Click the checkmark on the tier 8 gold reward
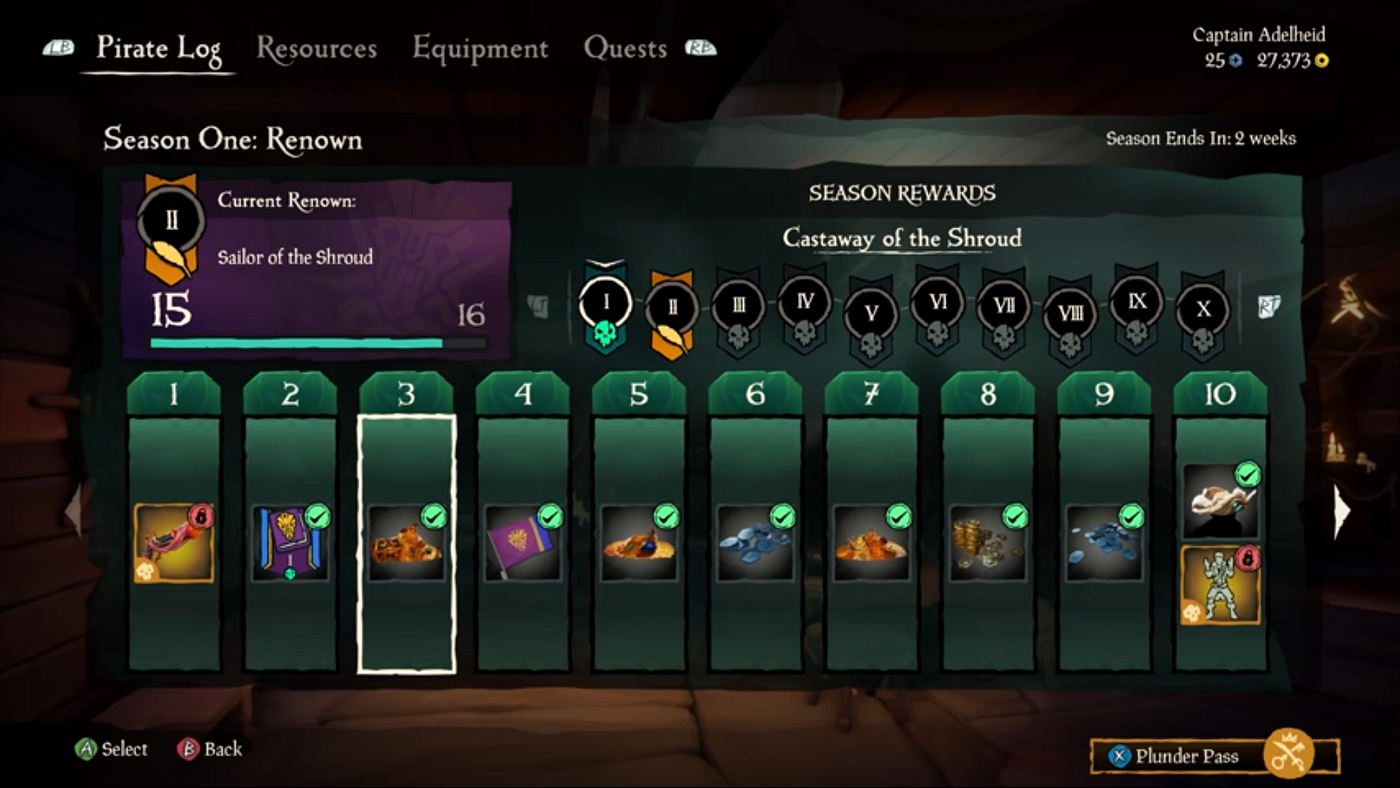 (1014, 514)
